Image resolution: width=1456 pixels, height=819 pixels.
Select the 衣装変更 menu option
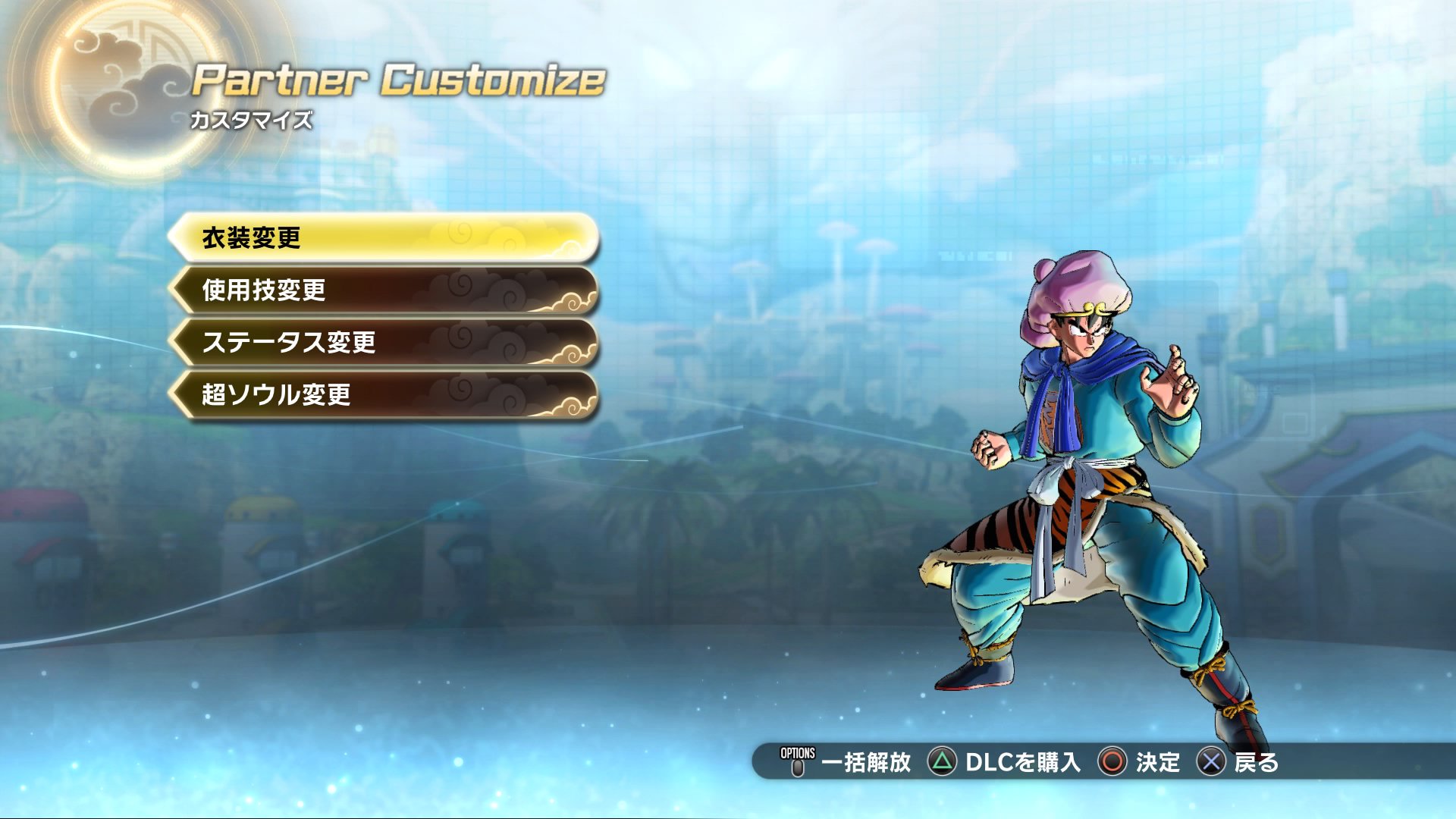click(x=383, y=238)
